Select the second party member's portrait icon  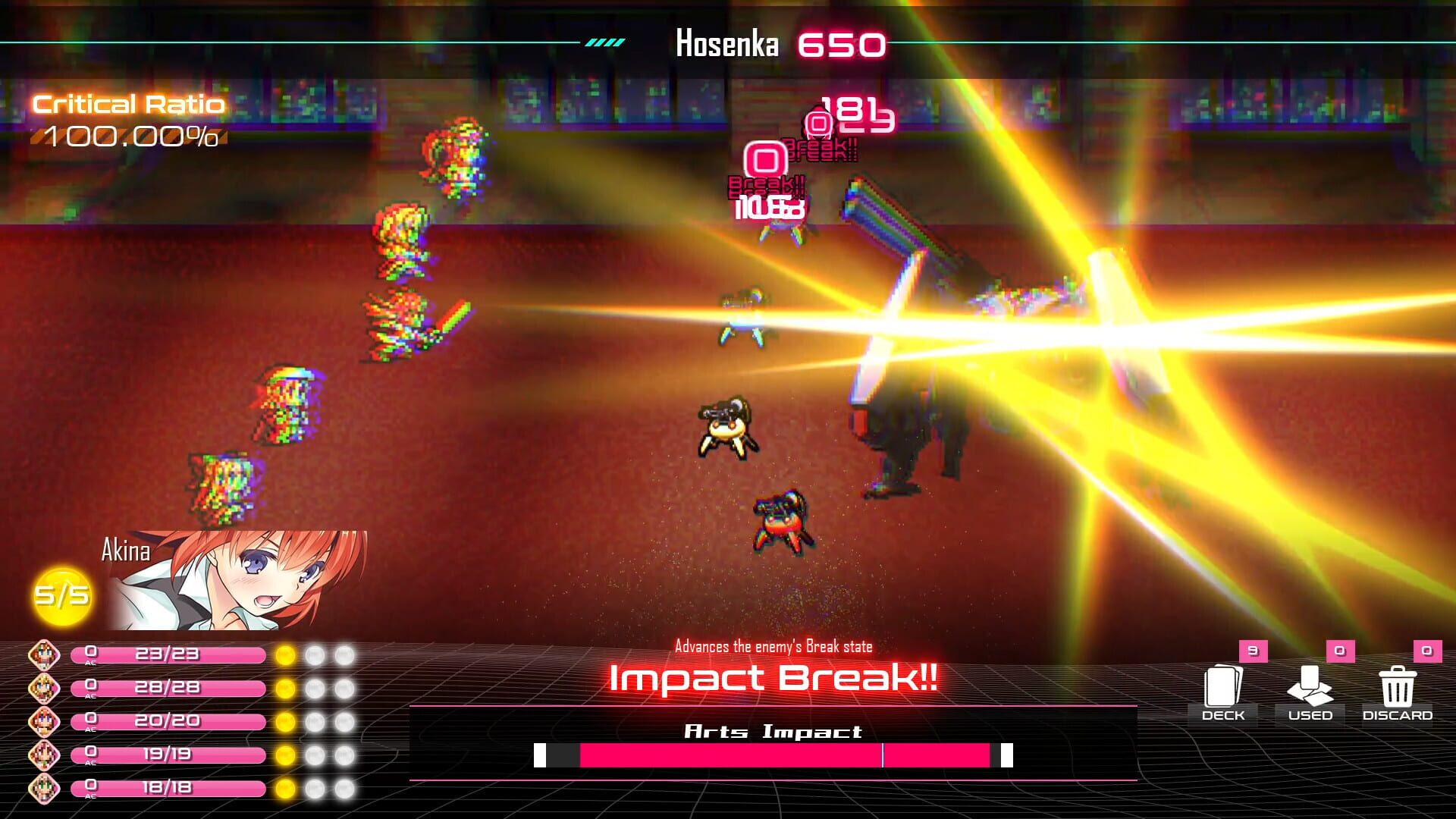(43, 689)
